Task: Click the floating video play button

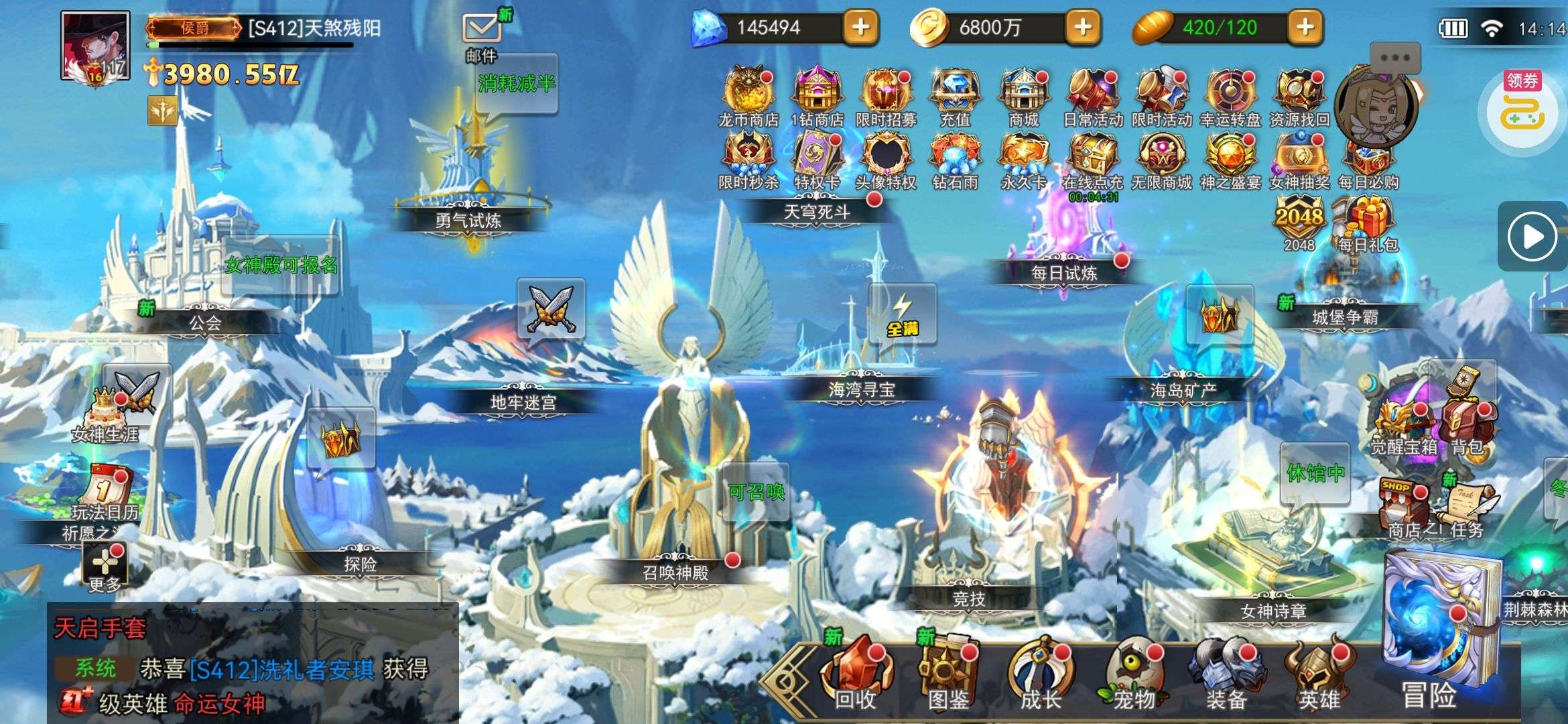Action: coord(1531,236)
